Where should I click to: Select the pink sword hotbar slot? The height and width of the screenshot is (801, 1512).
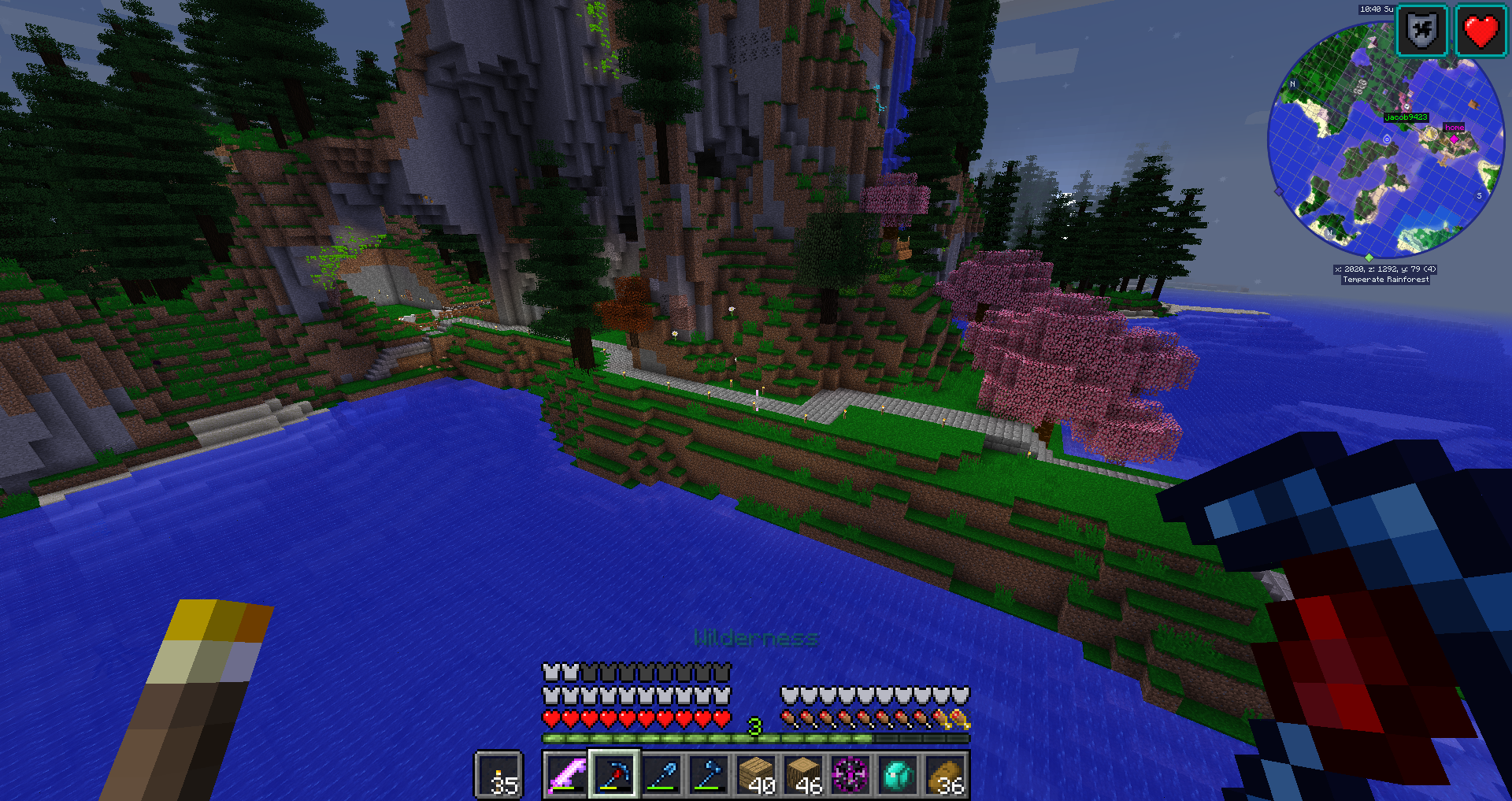coord(567,775)
